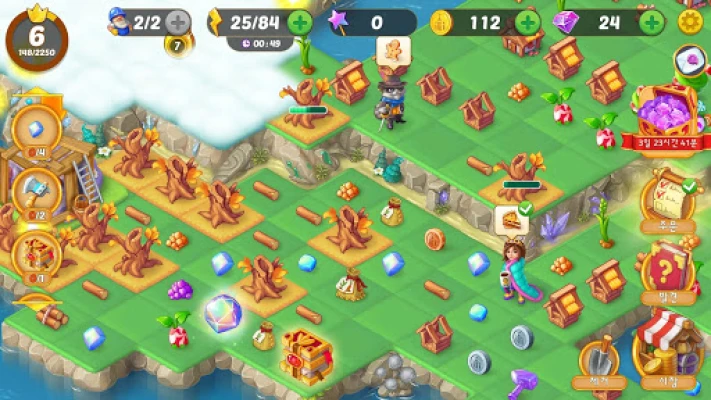Tap the hammer task bubble
711x400 pixels.
[x=37, y=189]
